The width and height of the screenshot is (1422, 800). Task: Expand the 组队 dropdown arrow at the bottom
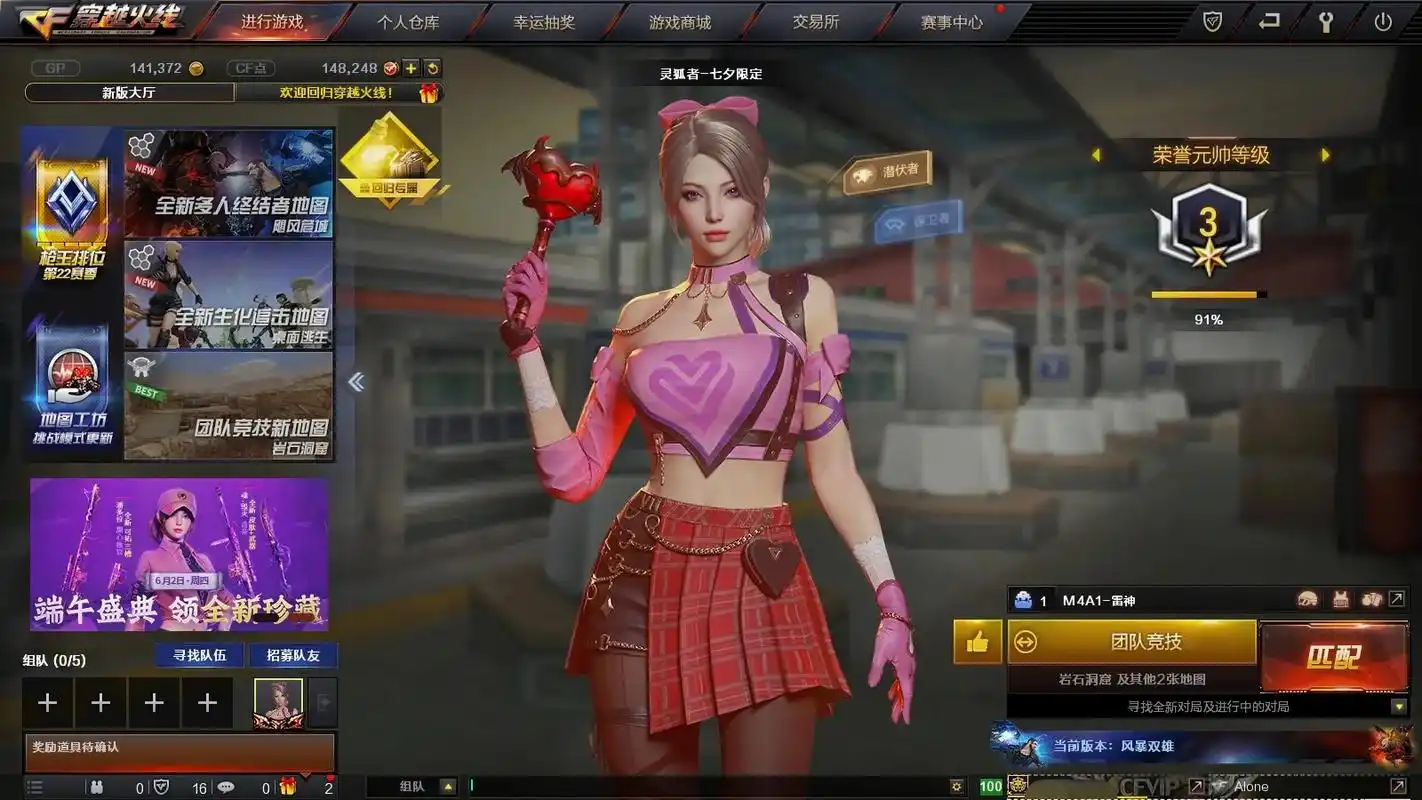click(x=446, y=786)
